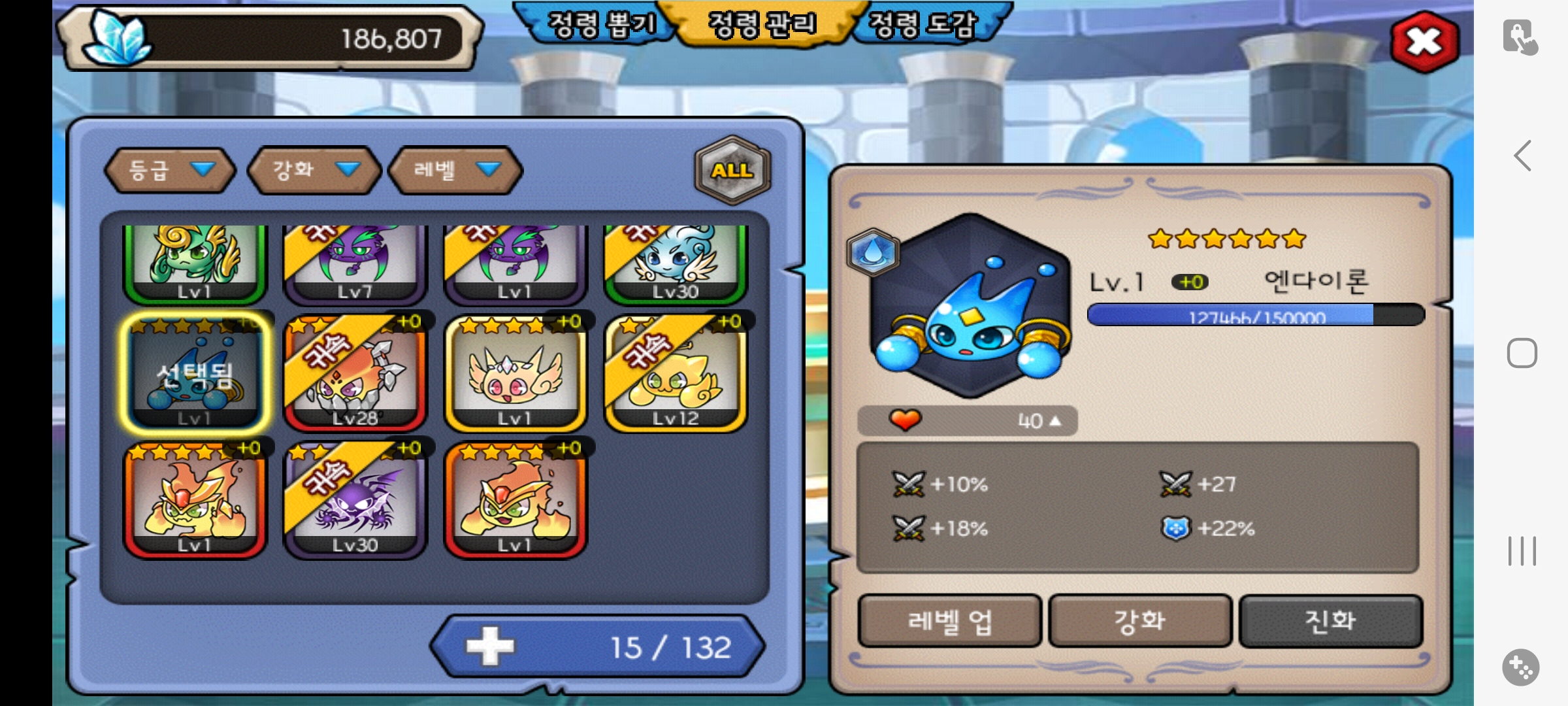Click the 진화 evolve button

tap(1330, 620)
